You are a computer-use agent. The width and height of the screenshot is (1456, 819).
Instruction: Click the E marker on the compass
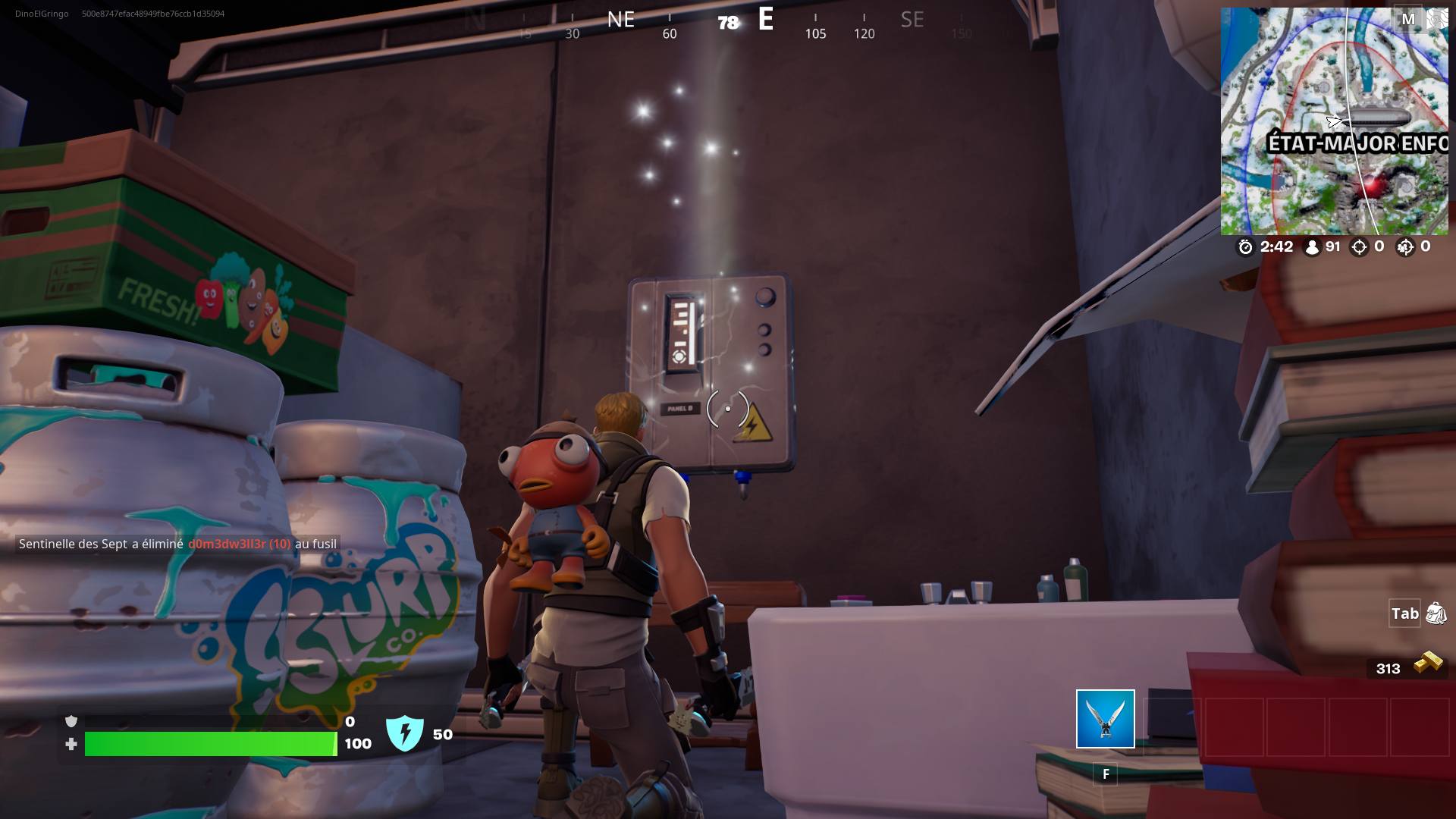(x=766, y=20)
